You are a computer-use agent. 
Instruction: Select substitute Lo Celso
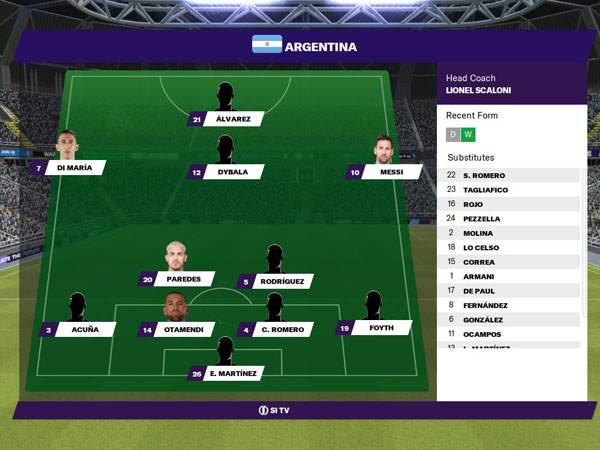point(510,247)
